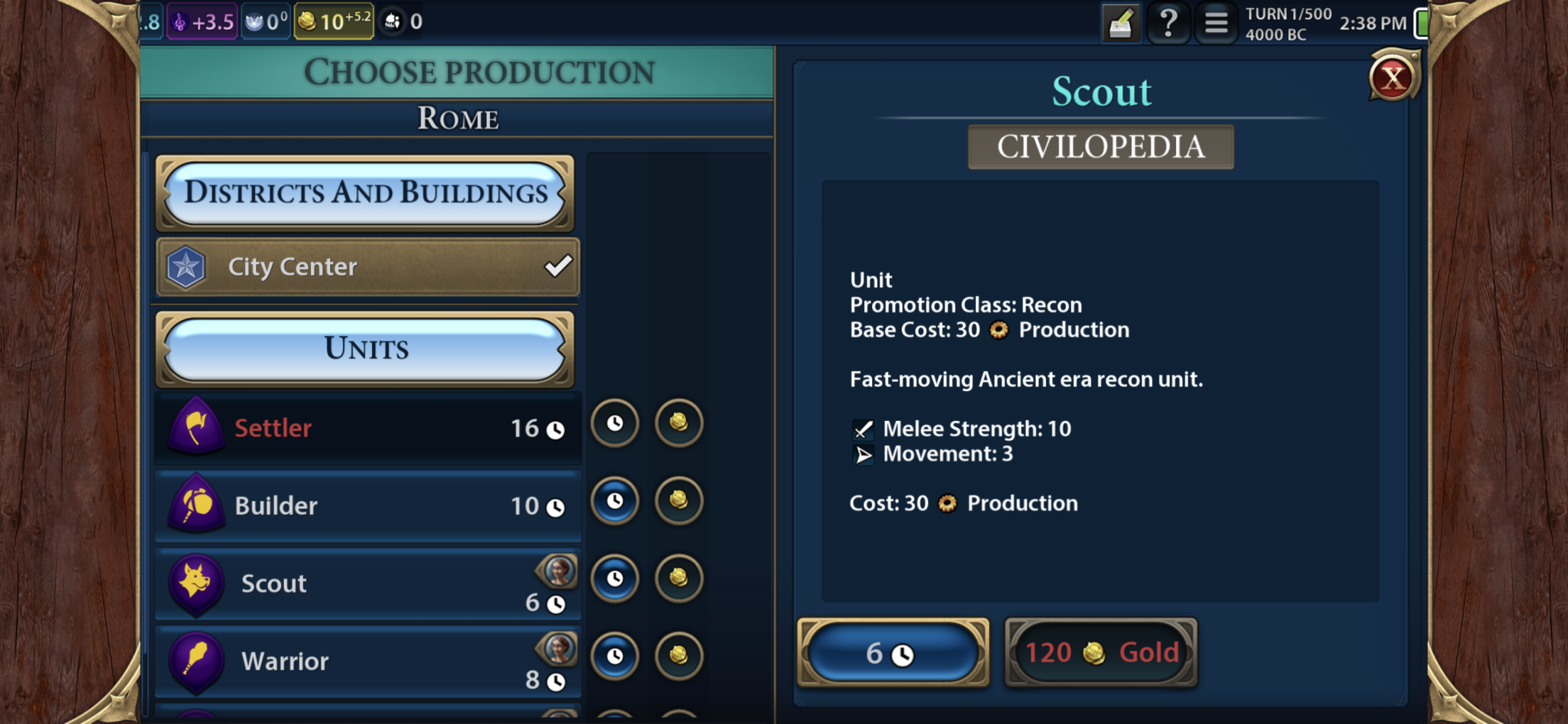Start Scout production taking 6 turns
Screen dimensions: 1568x724
pos(893,653)
